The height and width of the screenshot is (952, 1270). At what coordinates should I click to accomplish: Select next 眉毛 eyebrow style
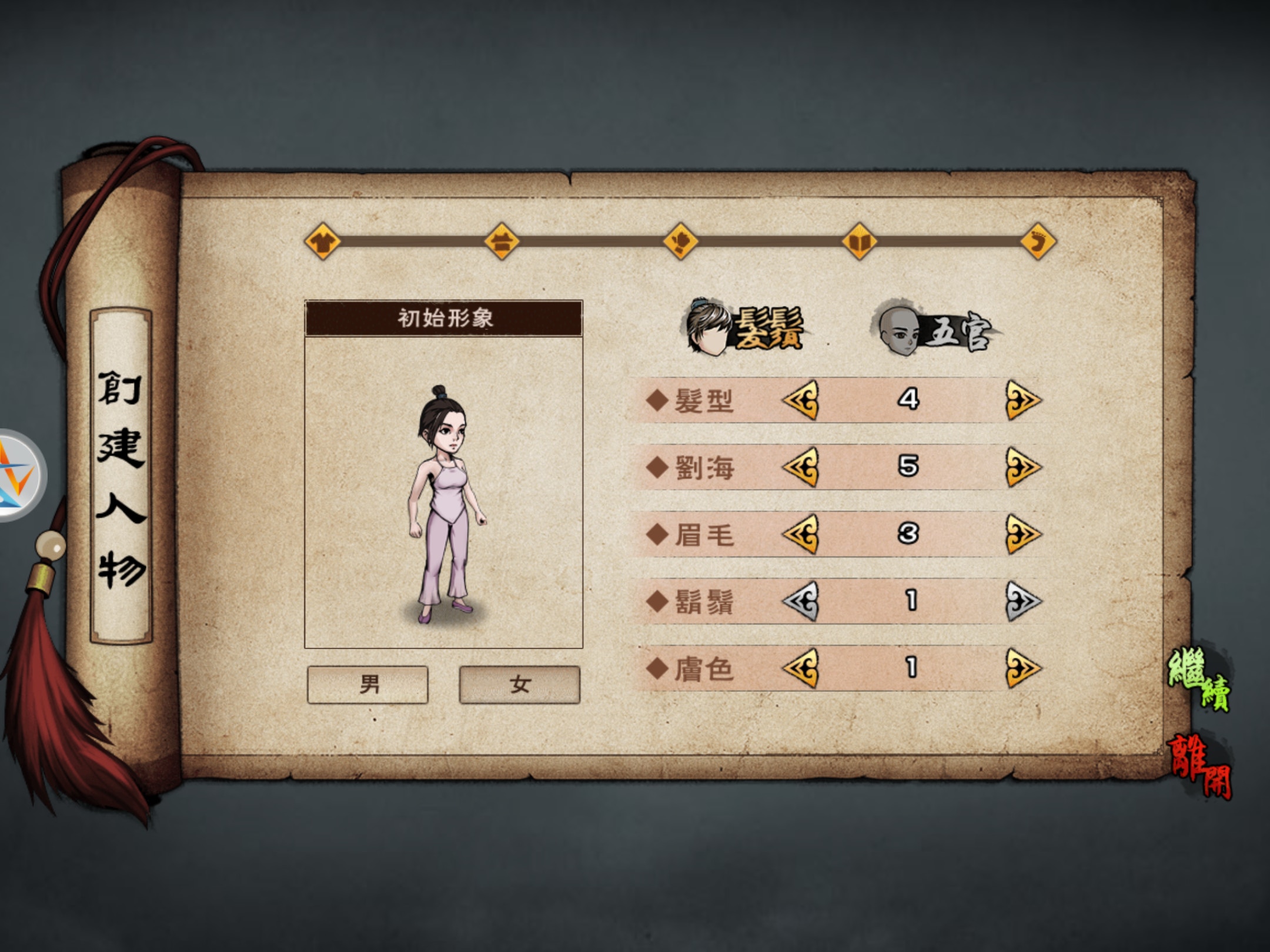coord(1022,534)
